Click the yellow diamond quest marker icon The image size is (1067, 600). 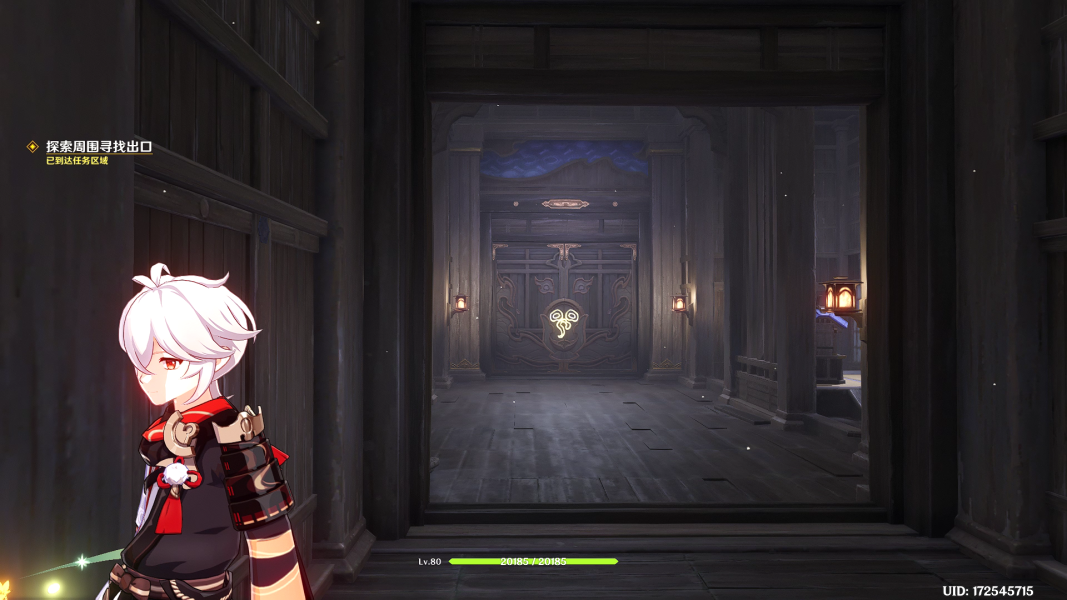(33, 147)
